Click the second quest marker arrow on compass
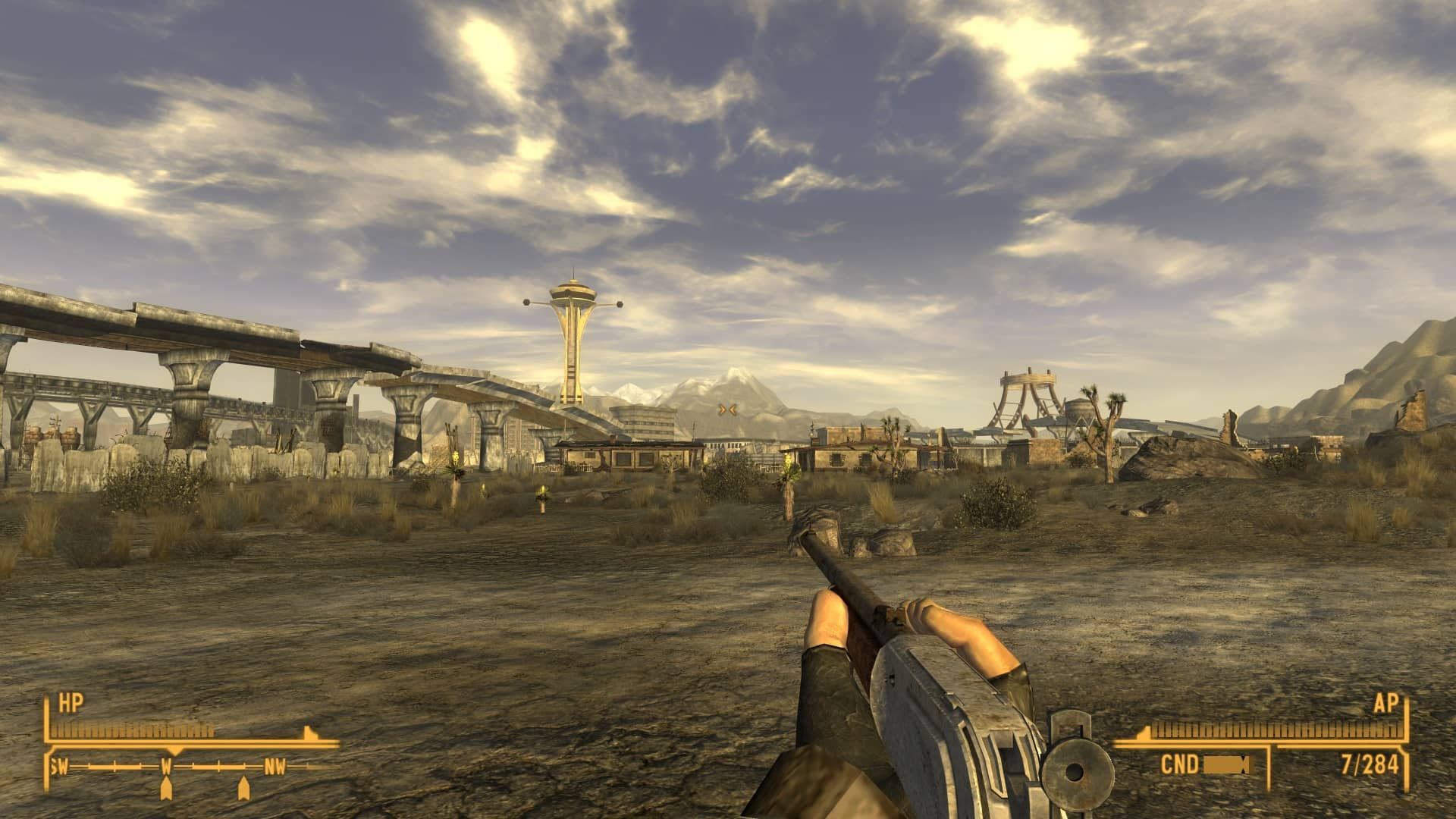Screen dimensions: 1456x819 [244, 789]
